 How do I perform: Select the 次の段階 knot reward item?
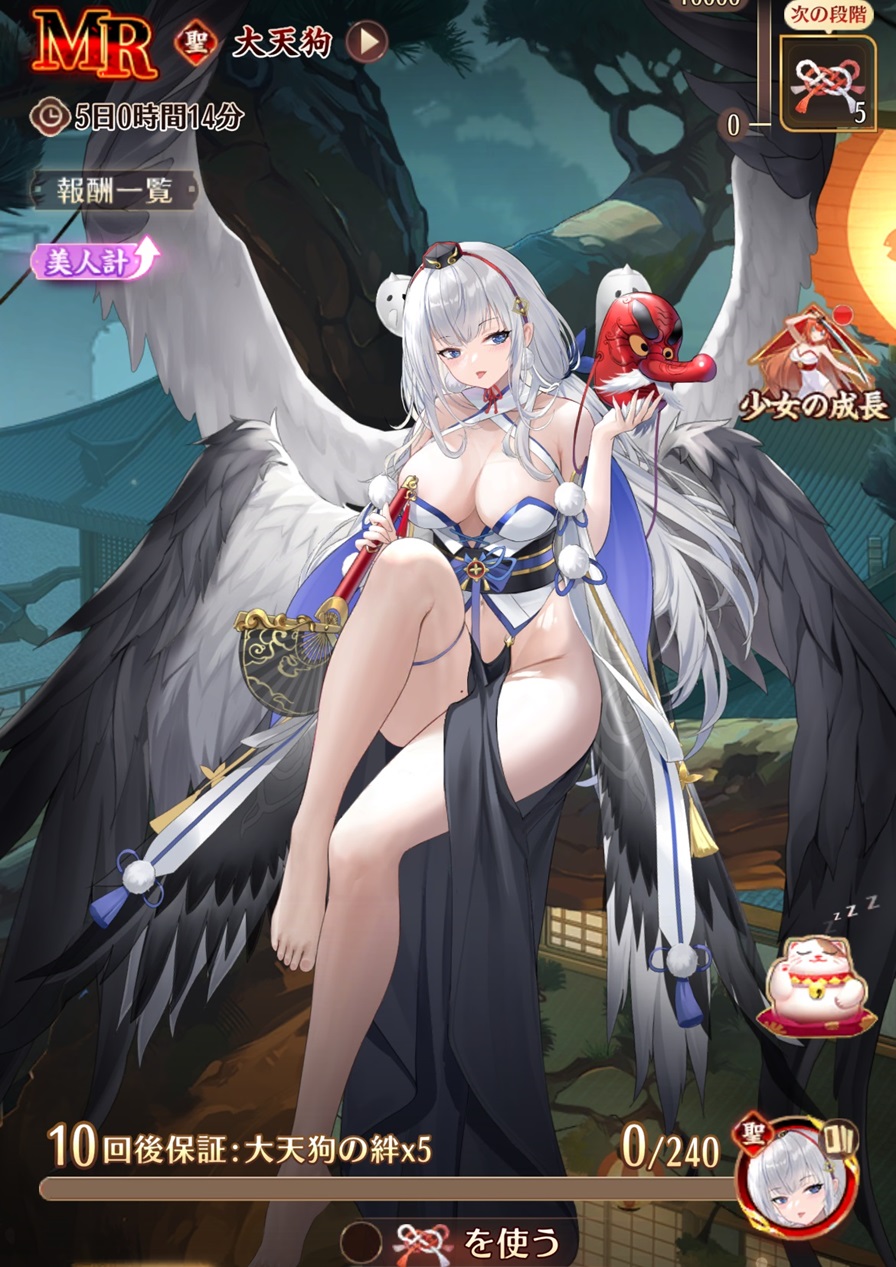coord(827,83)
